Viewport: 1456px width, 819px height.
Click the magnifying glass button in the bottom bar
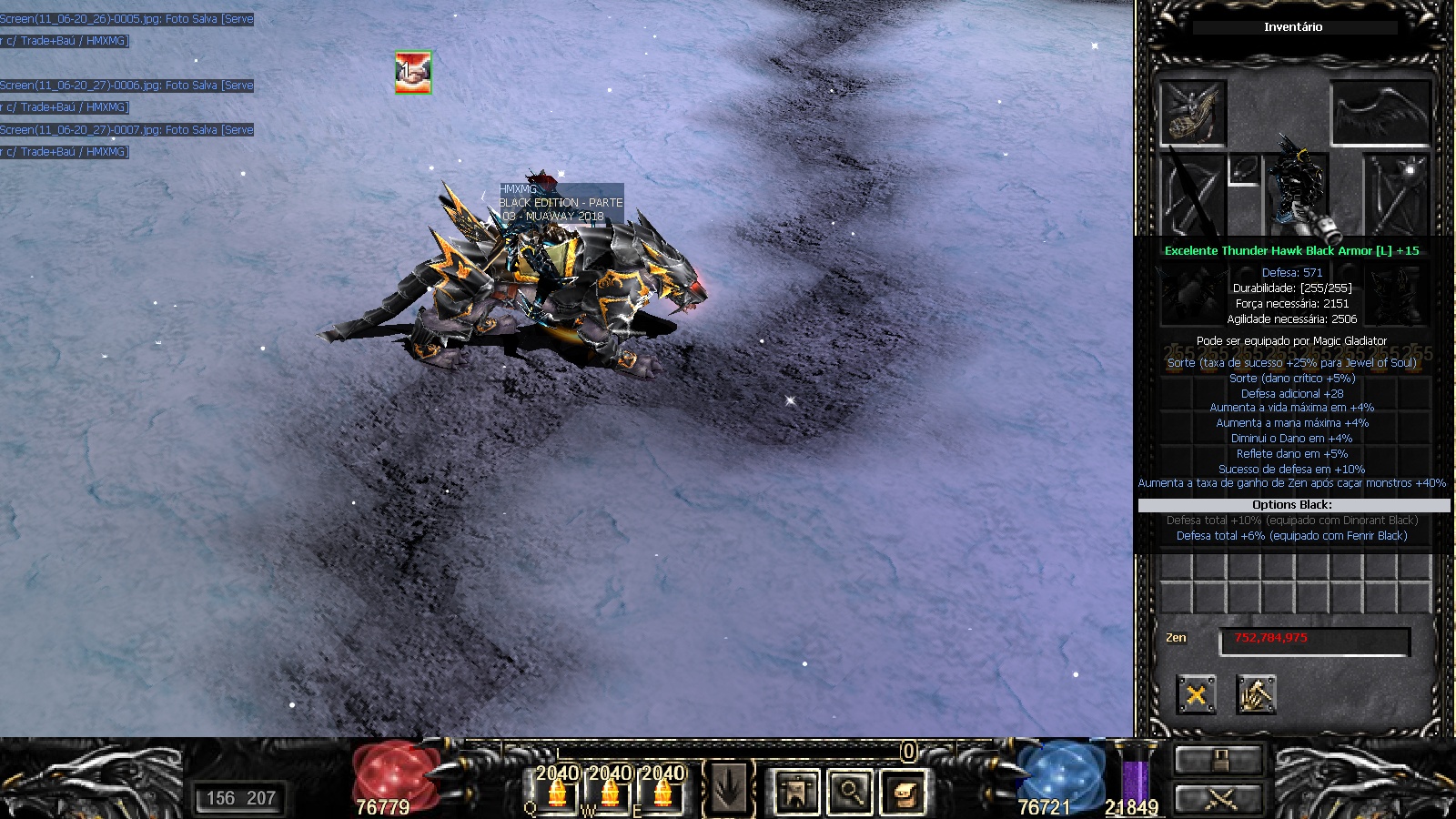coord(850,791)
